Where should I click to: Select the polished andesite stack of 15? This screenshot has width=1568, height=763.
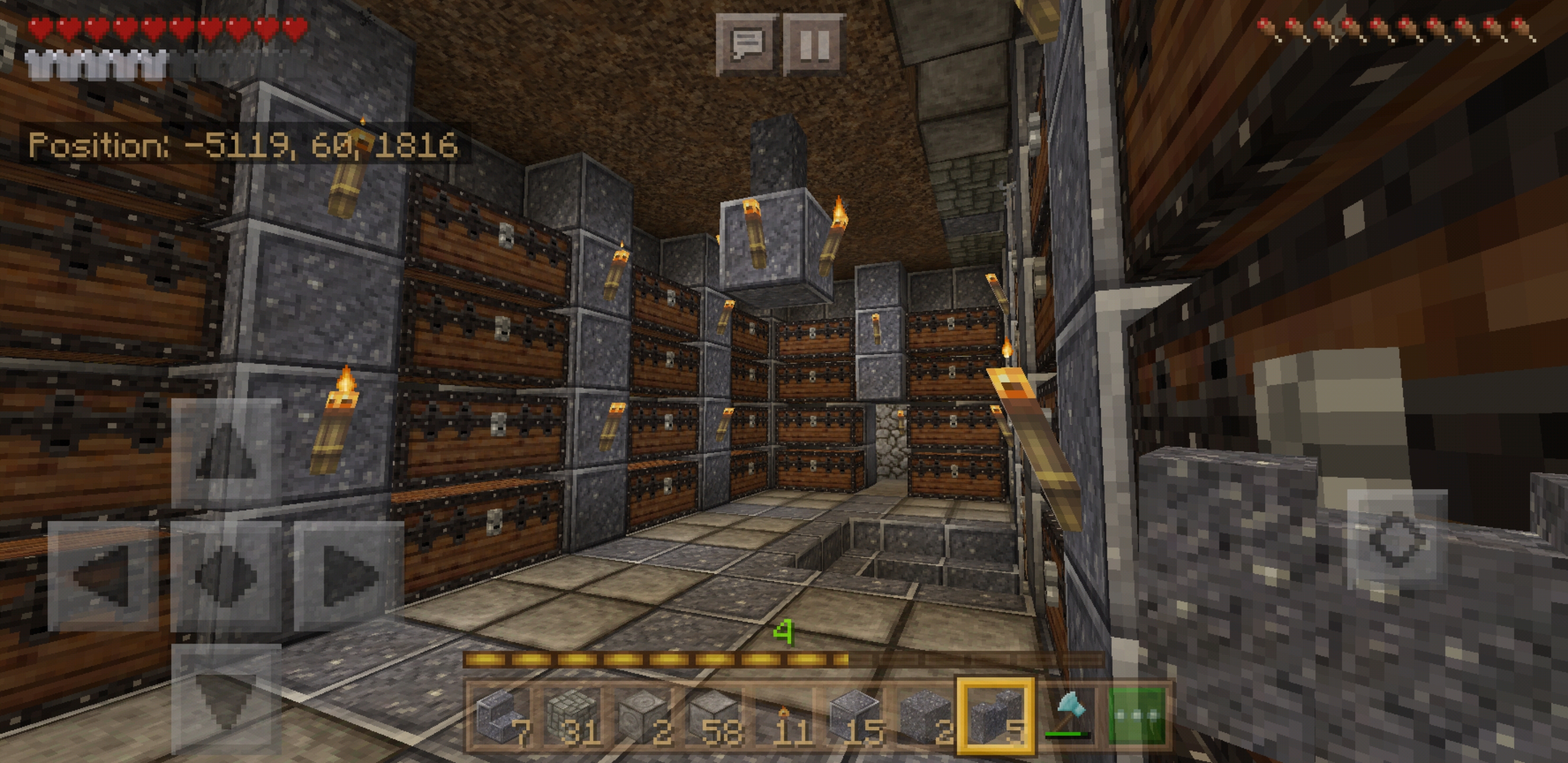point(855,717)
